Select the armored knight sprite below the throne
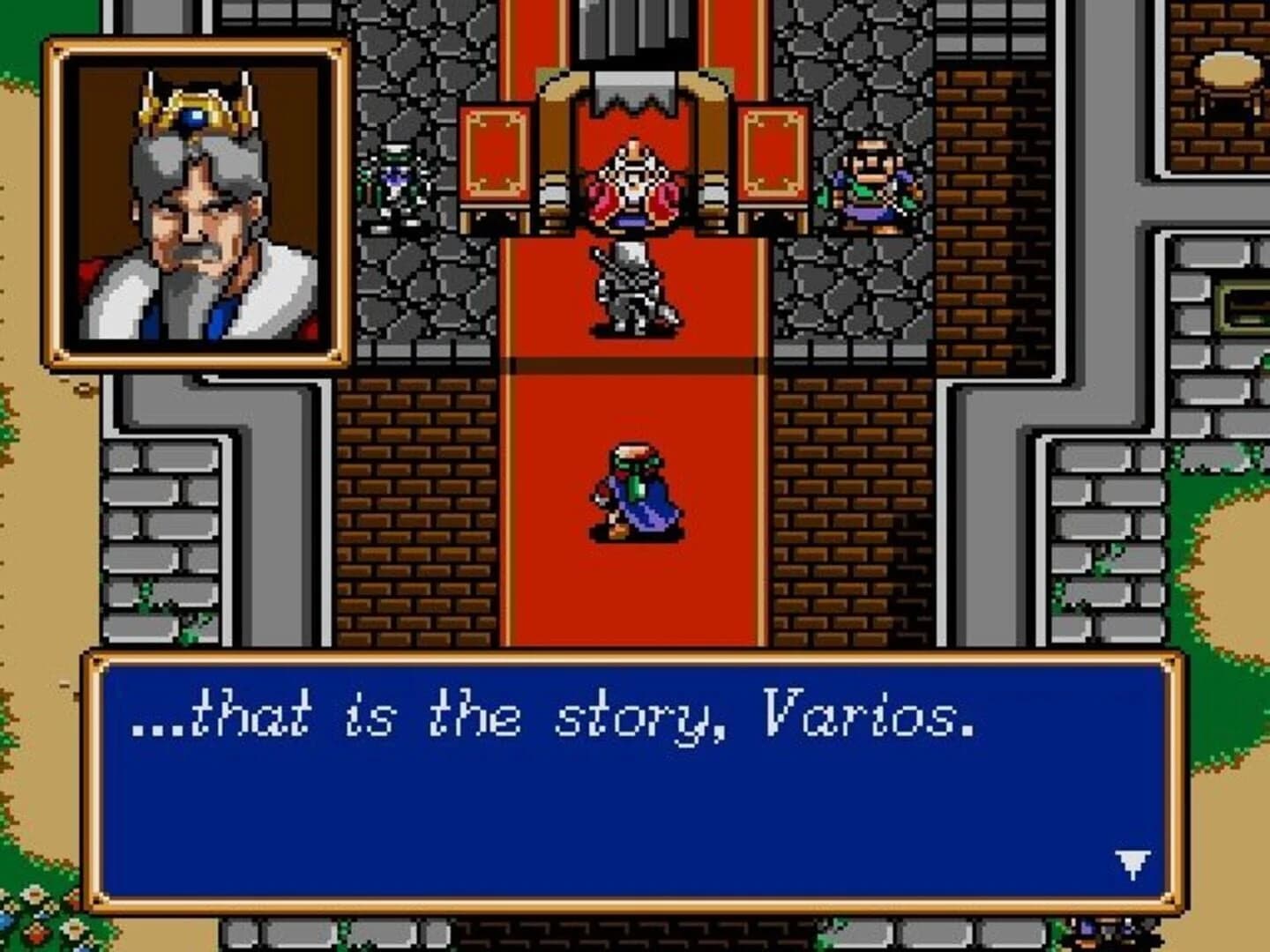Image resolution: width=1270 pixels, height=952 pixels. (631, 291)
